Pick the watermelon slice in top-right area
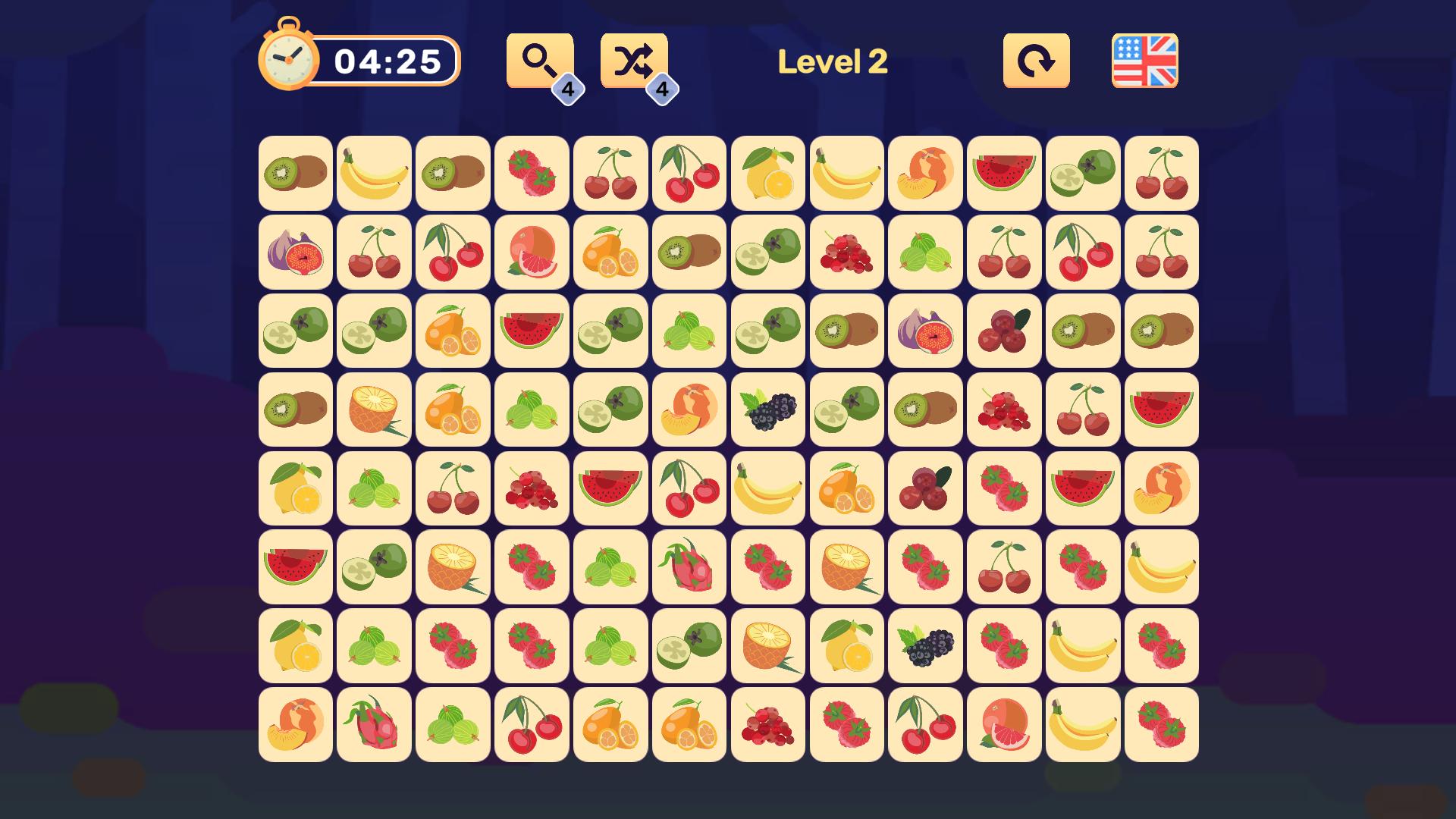 click(x=1003, y=173)
